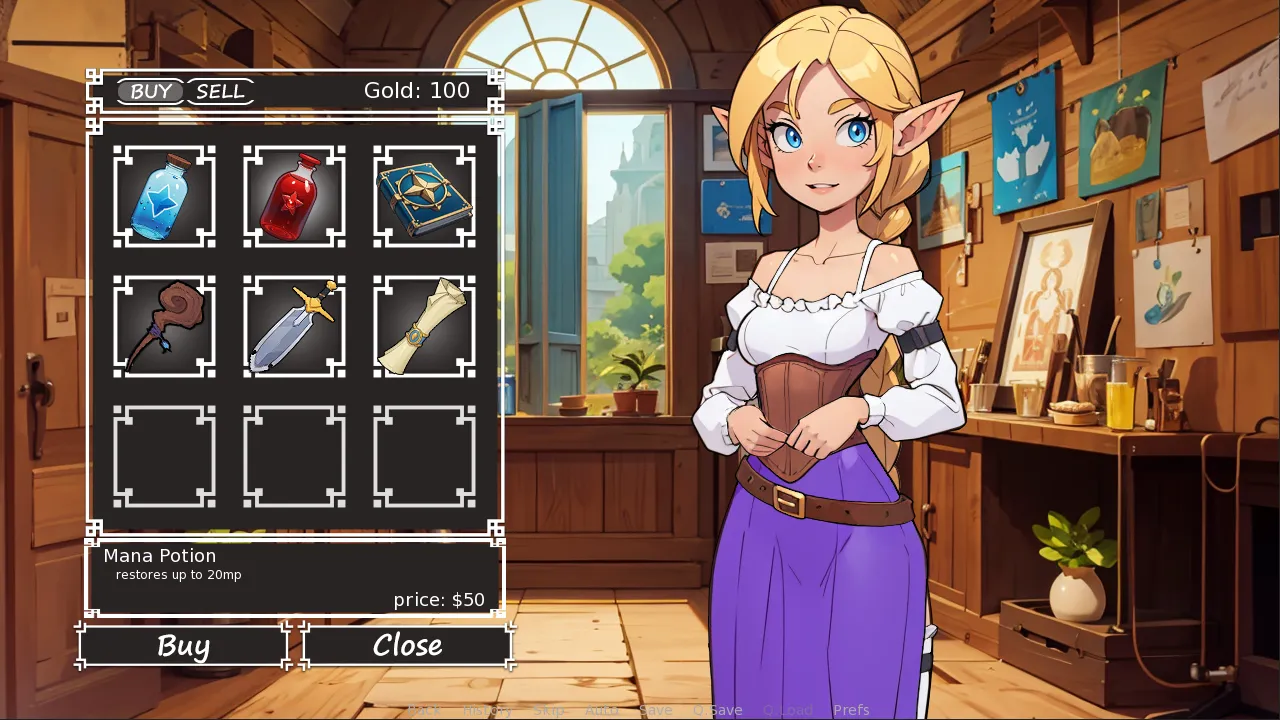Choose the blue spellbook with star

[x=424, y=196]
